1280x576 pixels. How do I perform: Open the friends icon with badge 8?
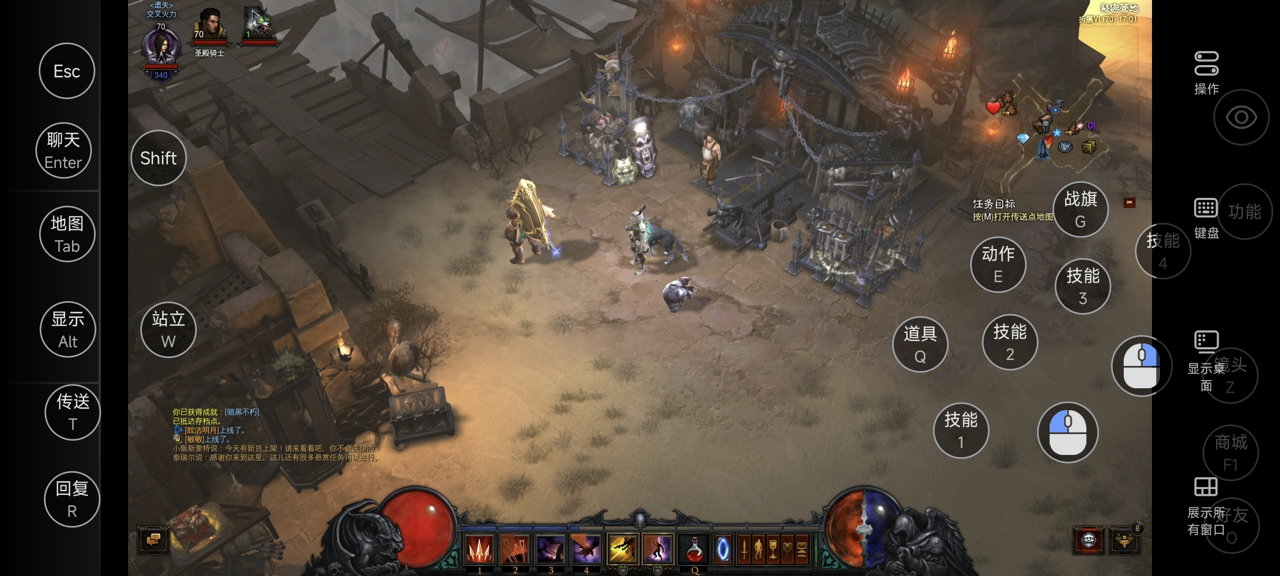[x=1125, y=540]
